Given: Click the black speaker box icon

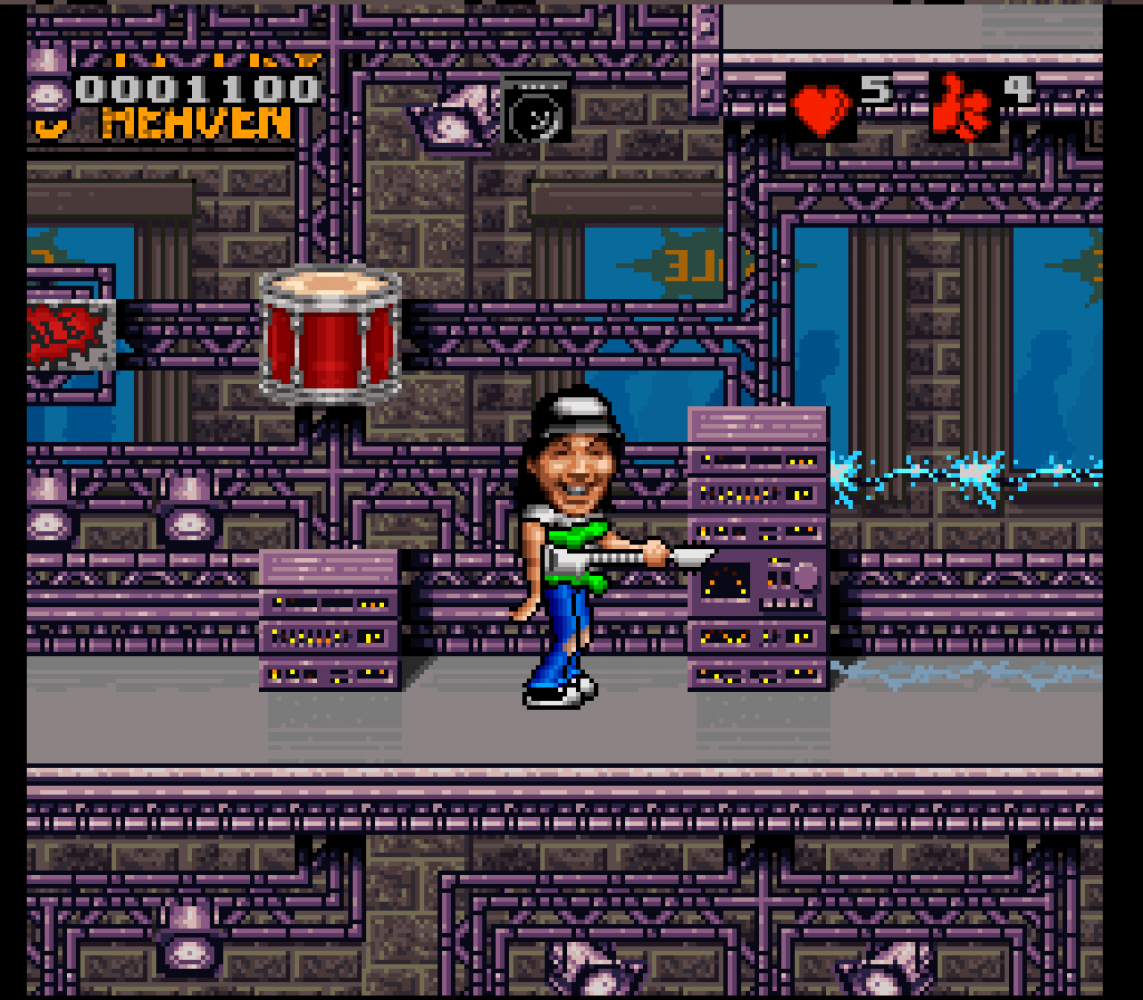Looking at the screenshot, I should coord(536,108).
